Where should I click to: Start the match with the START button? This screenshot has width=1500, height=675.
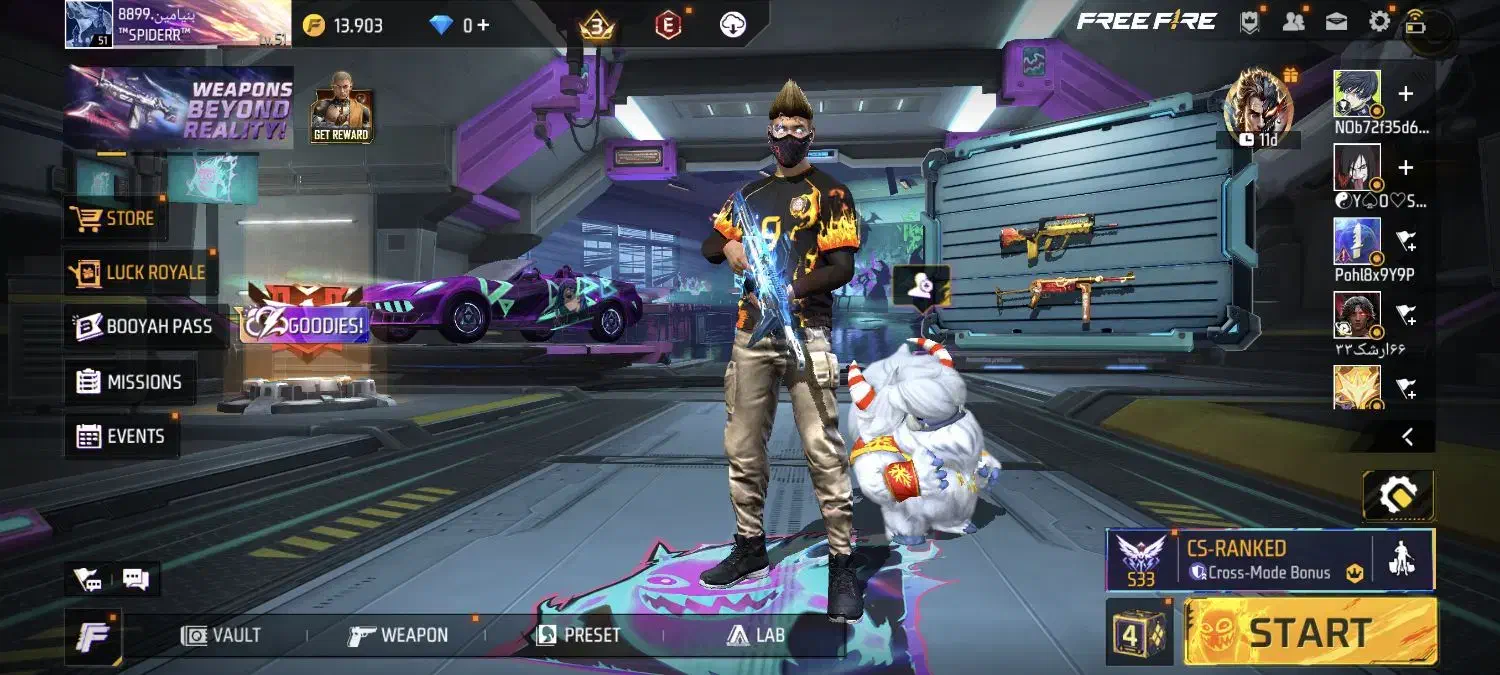(1310, 632)
